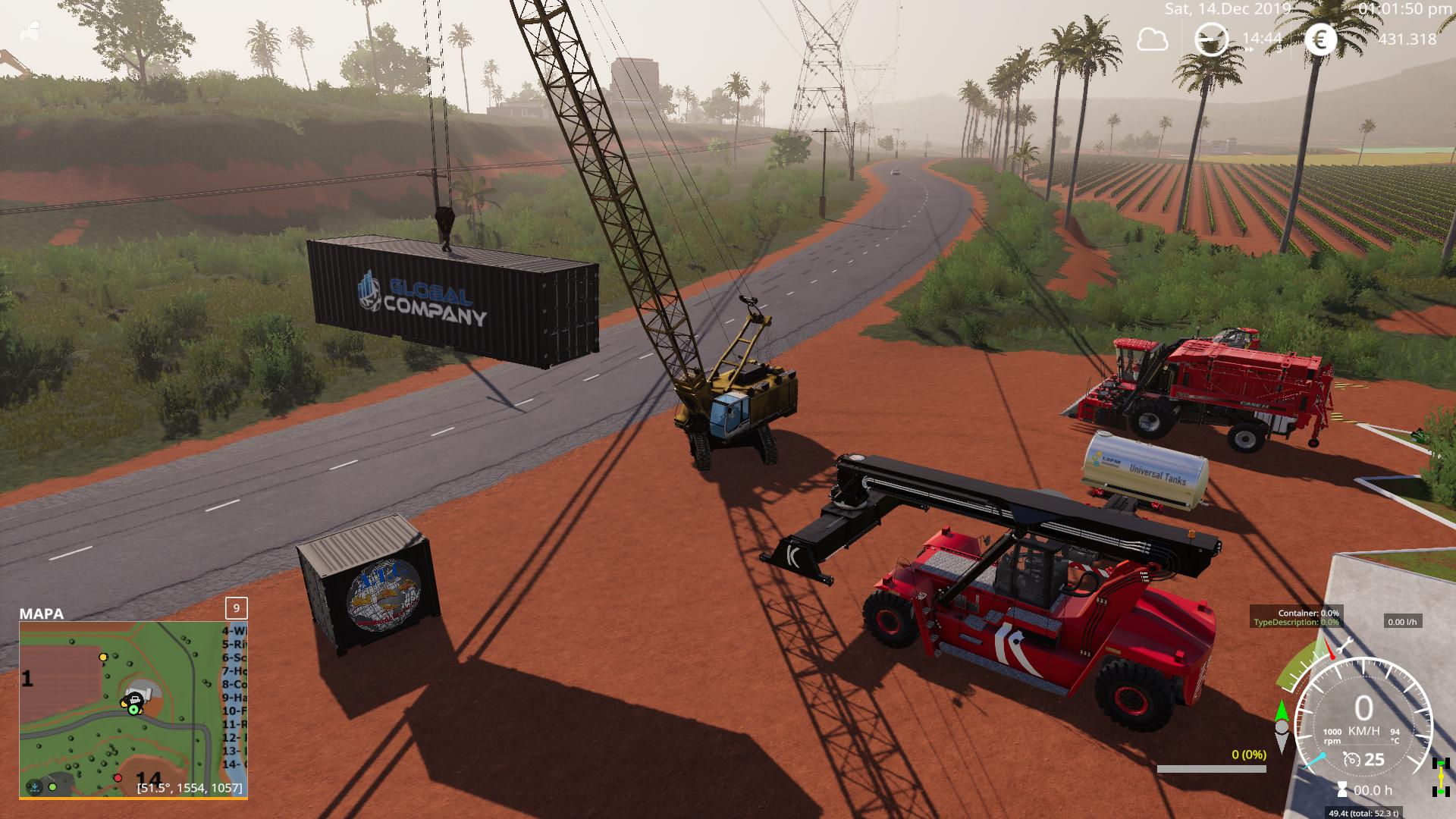Image resolution: width=1456 pixels, height=819 pixels.
Task: Open the weather cloud icon
Action: coord(1152,39)
